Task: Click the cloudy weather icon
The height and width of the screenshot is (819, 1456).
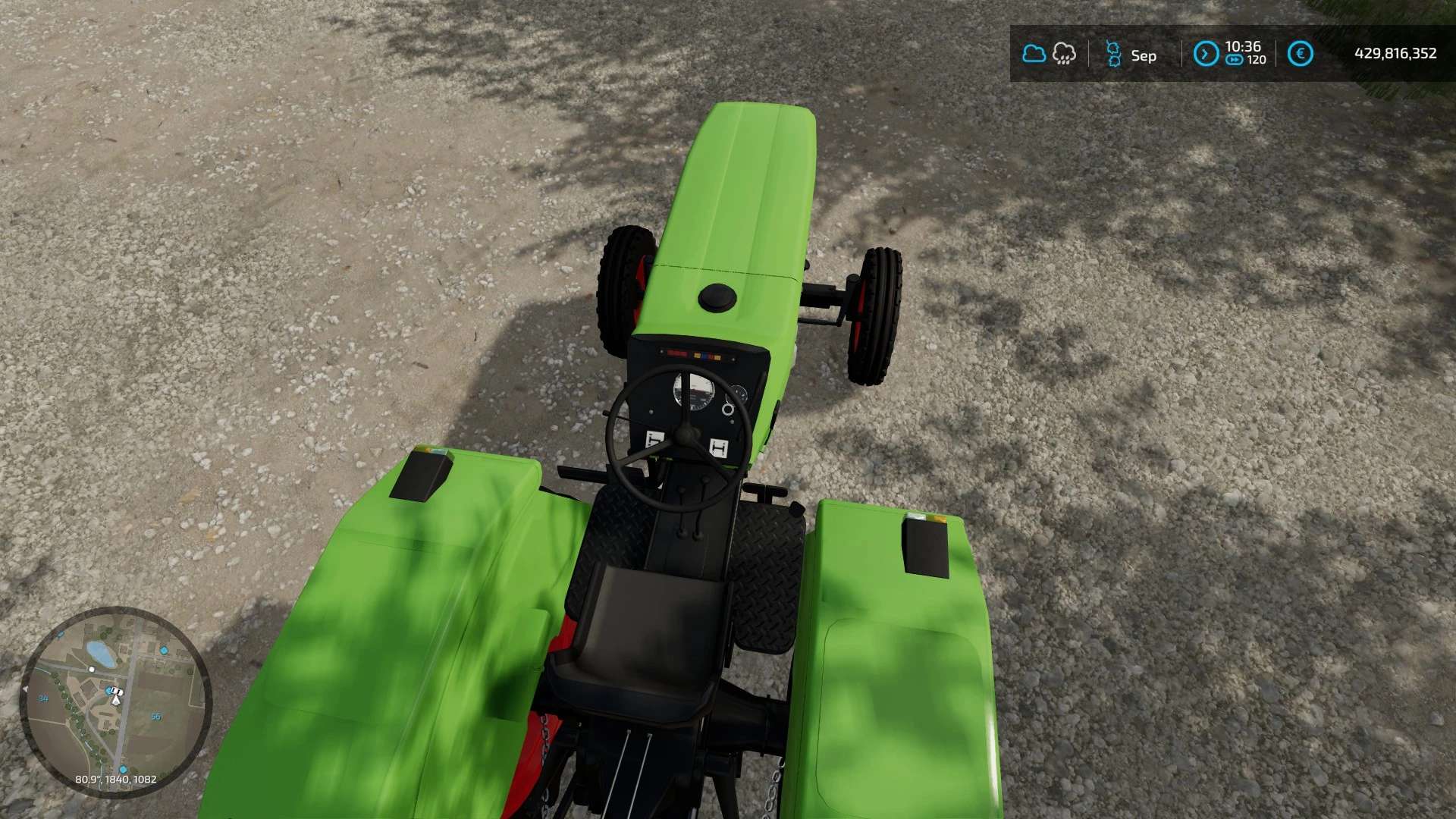Action: [1034, 54]
